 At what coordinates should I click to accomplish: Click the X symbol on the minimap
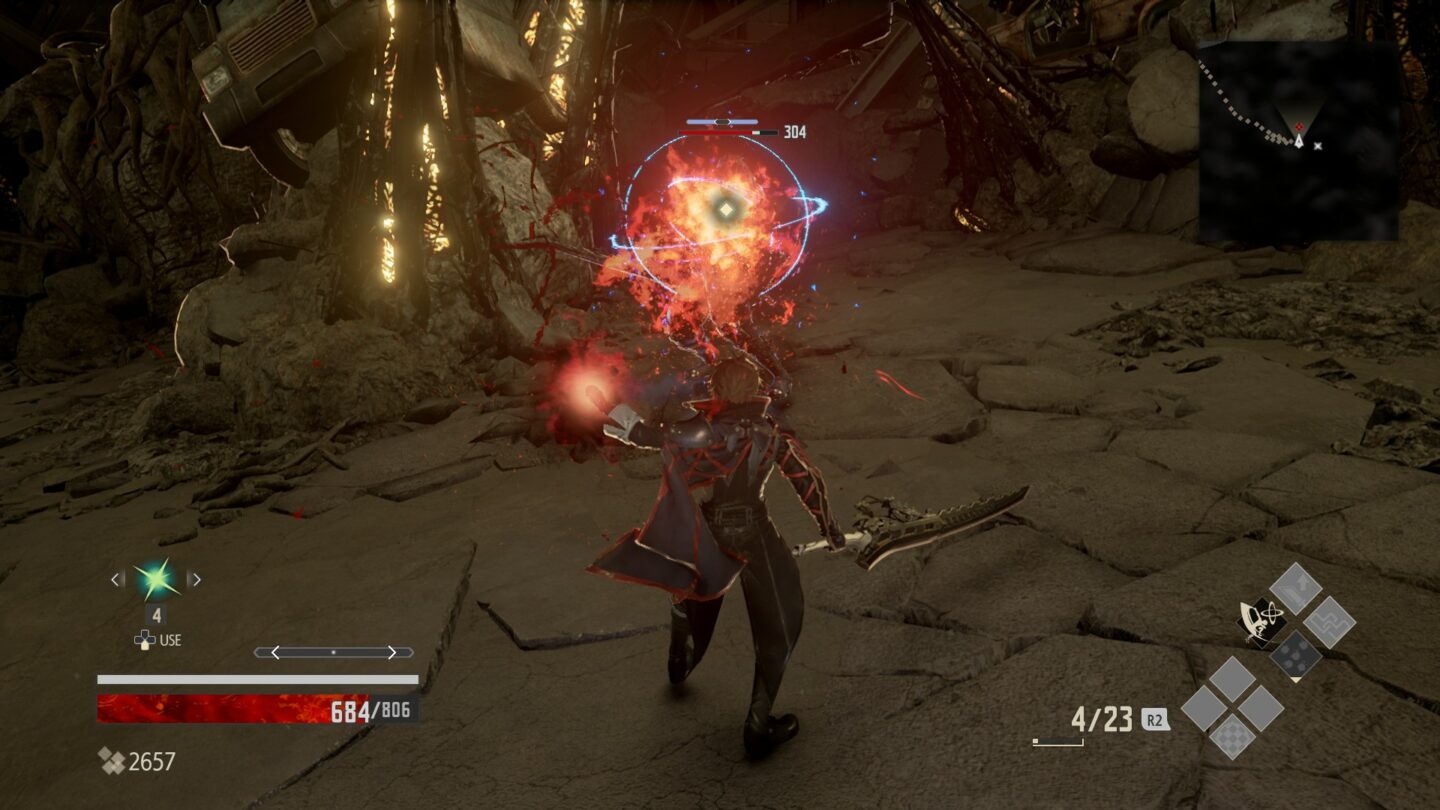coord(1317,146)
